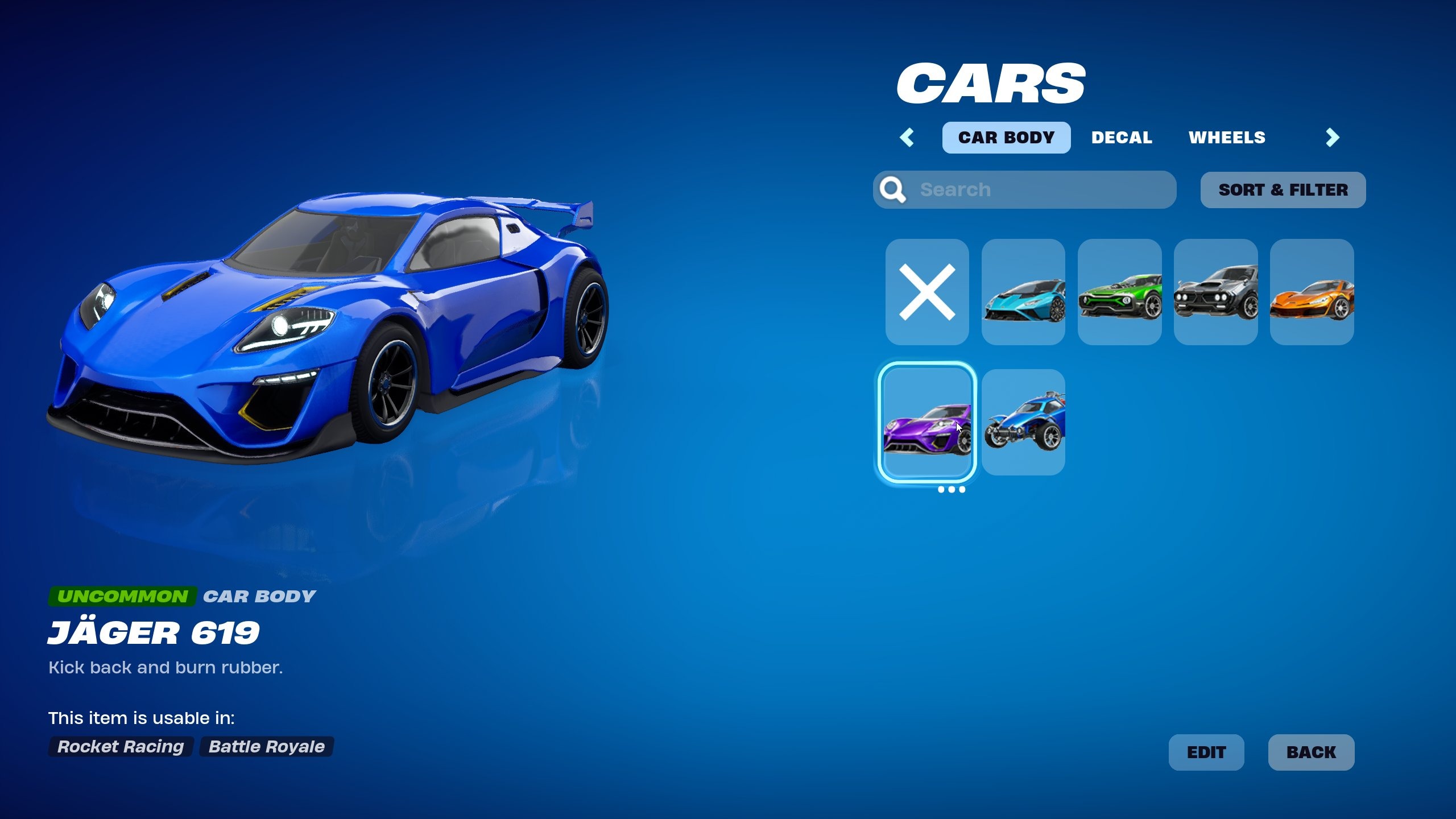
Task: Pick the blue Octane buggy car body
Action: 1023,422
